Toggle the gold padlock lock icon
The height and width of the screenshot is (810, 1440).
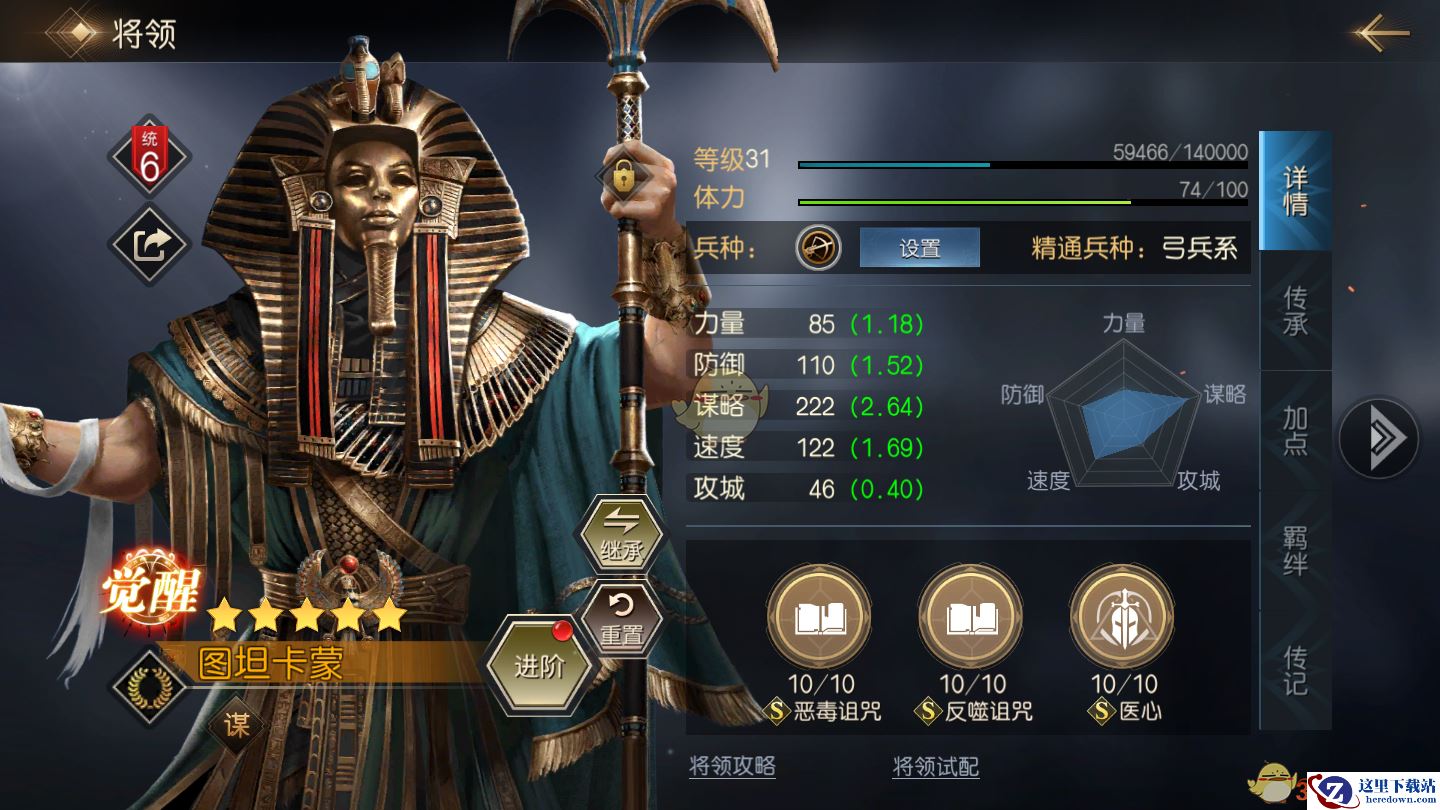coord(623,178)
